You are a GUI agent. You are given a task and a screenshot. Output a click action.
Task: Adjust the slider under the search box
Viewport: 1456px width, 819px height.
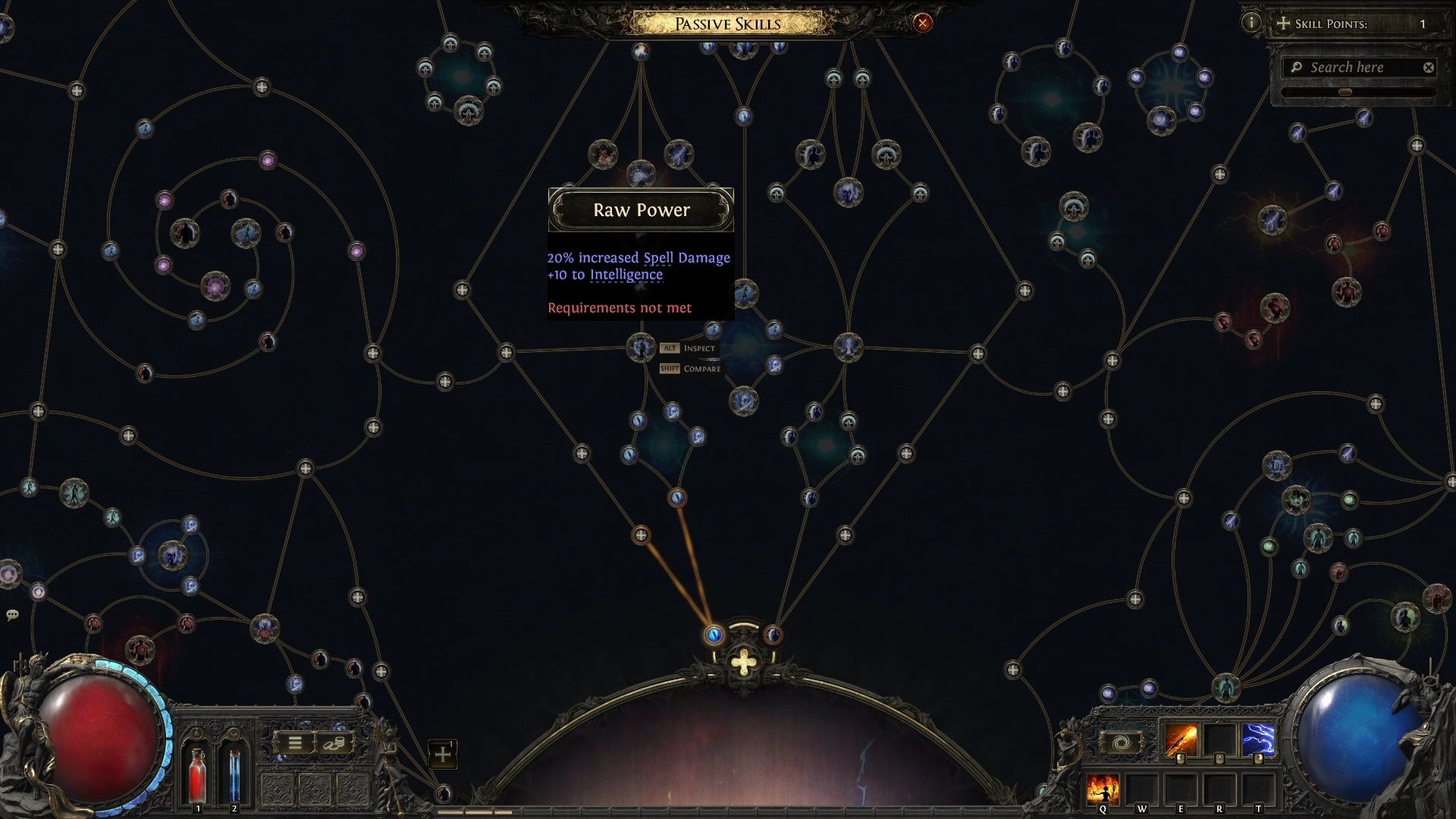[x=1345, y=92]
